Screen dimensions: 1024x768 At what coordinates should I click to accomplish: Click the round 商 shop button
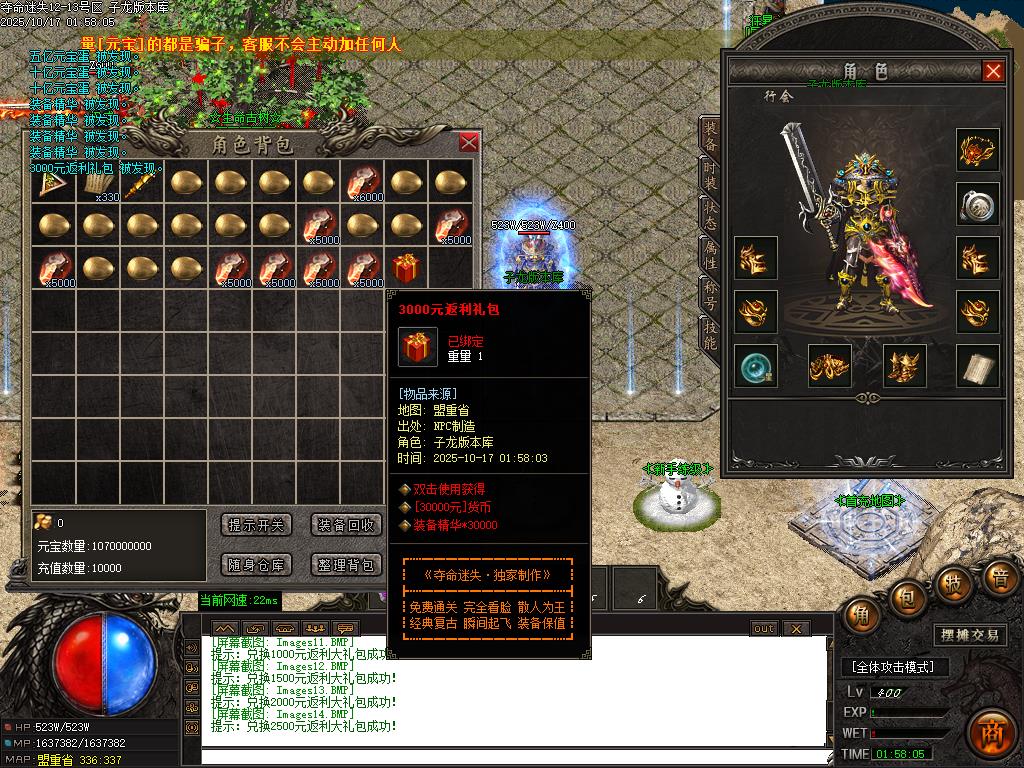click(x=992, y=731)
